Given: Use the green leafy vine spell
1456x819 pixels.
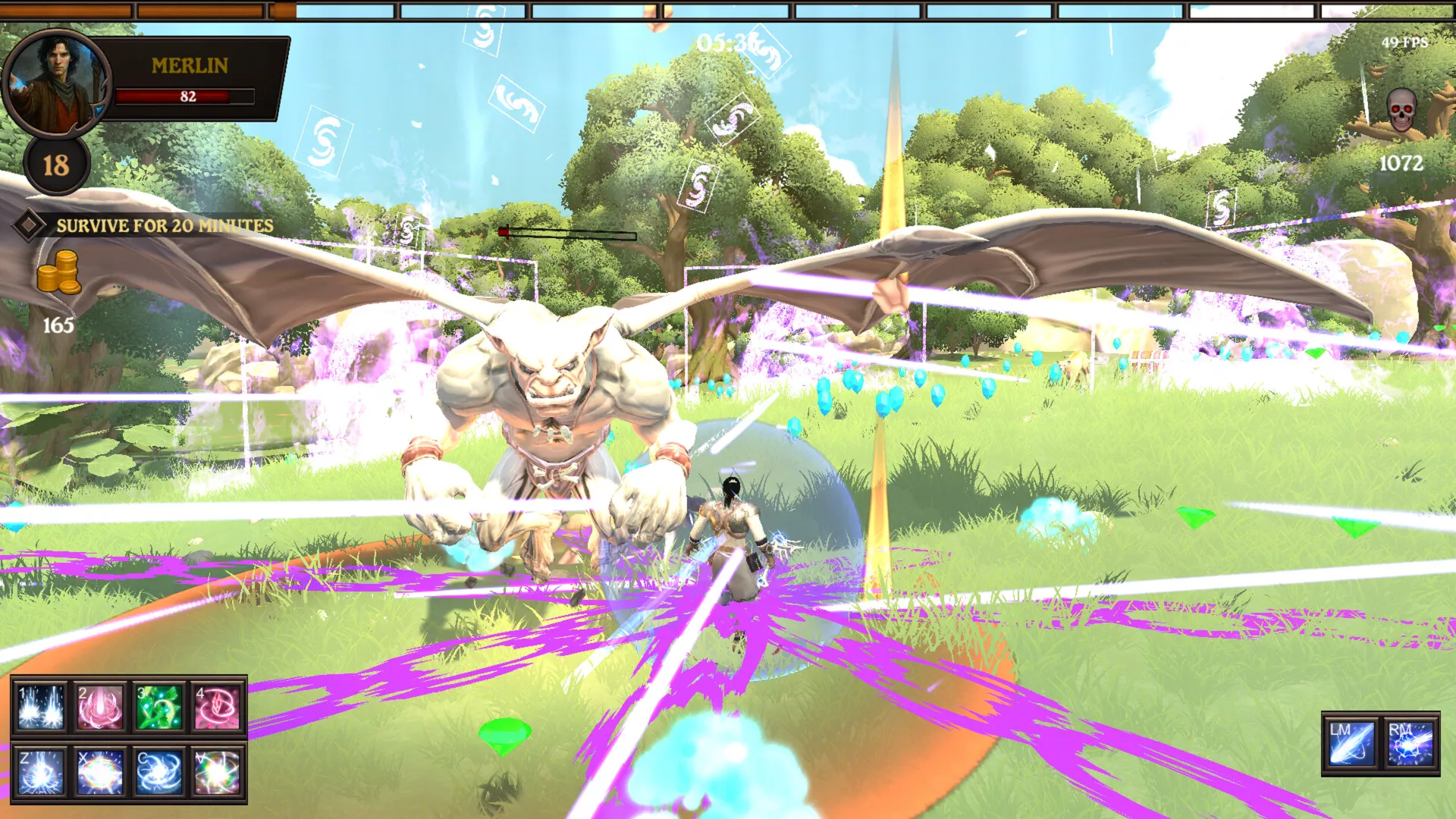Looking at the screenshot, I should tap(159, 708).
